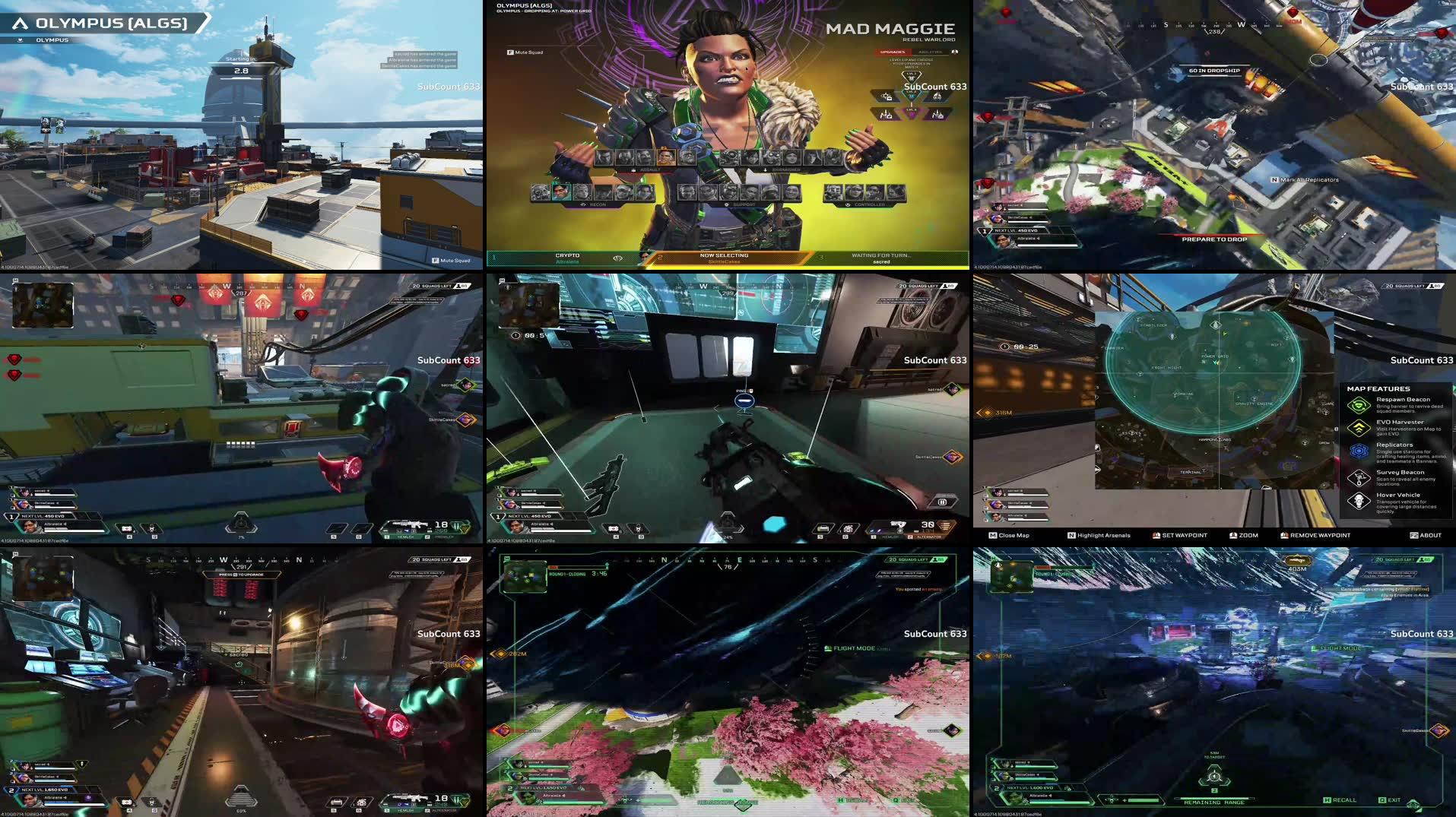Screen dimensions: 1456x817
Task: Click the Fight Night location on the map
Action: pos(1166,368)
